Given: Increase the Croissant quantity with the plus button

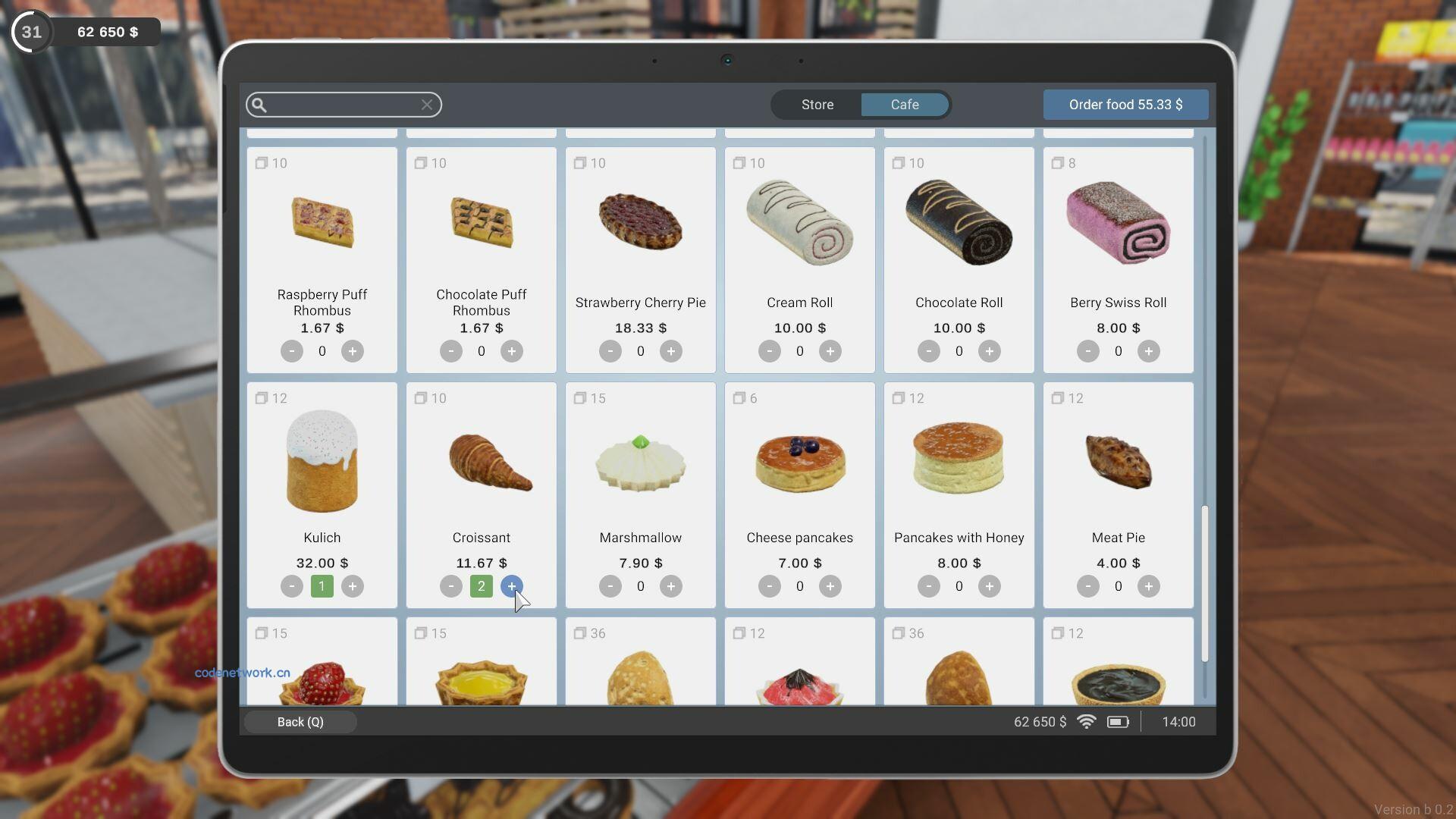Looking at the screenshot, I should coord(512,586).
